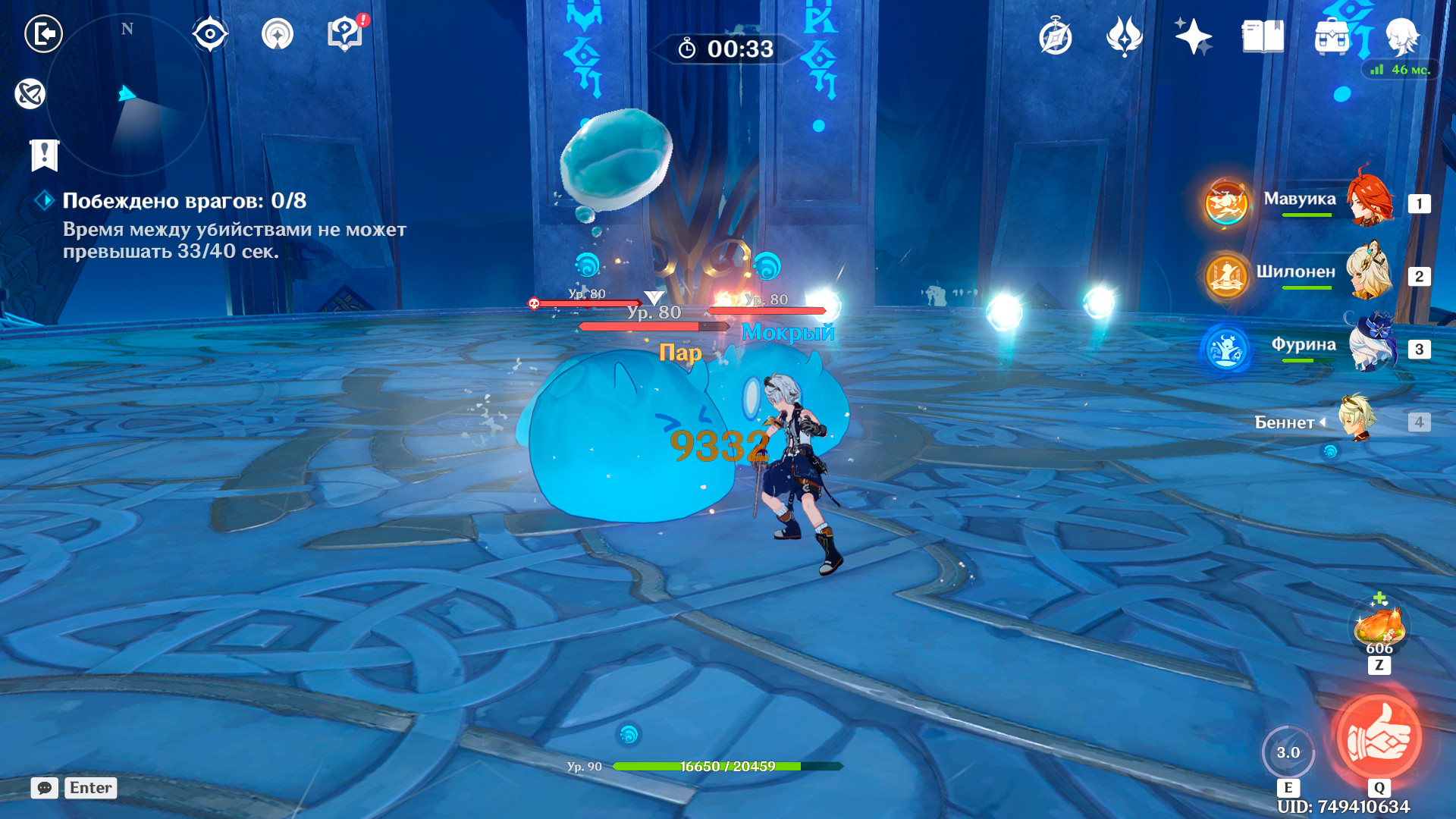The image size is (1456, 819).
Task: Open the wish star icon
Action: [1193, 36]
